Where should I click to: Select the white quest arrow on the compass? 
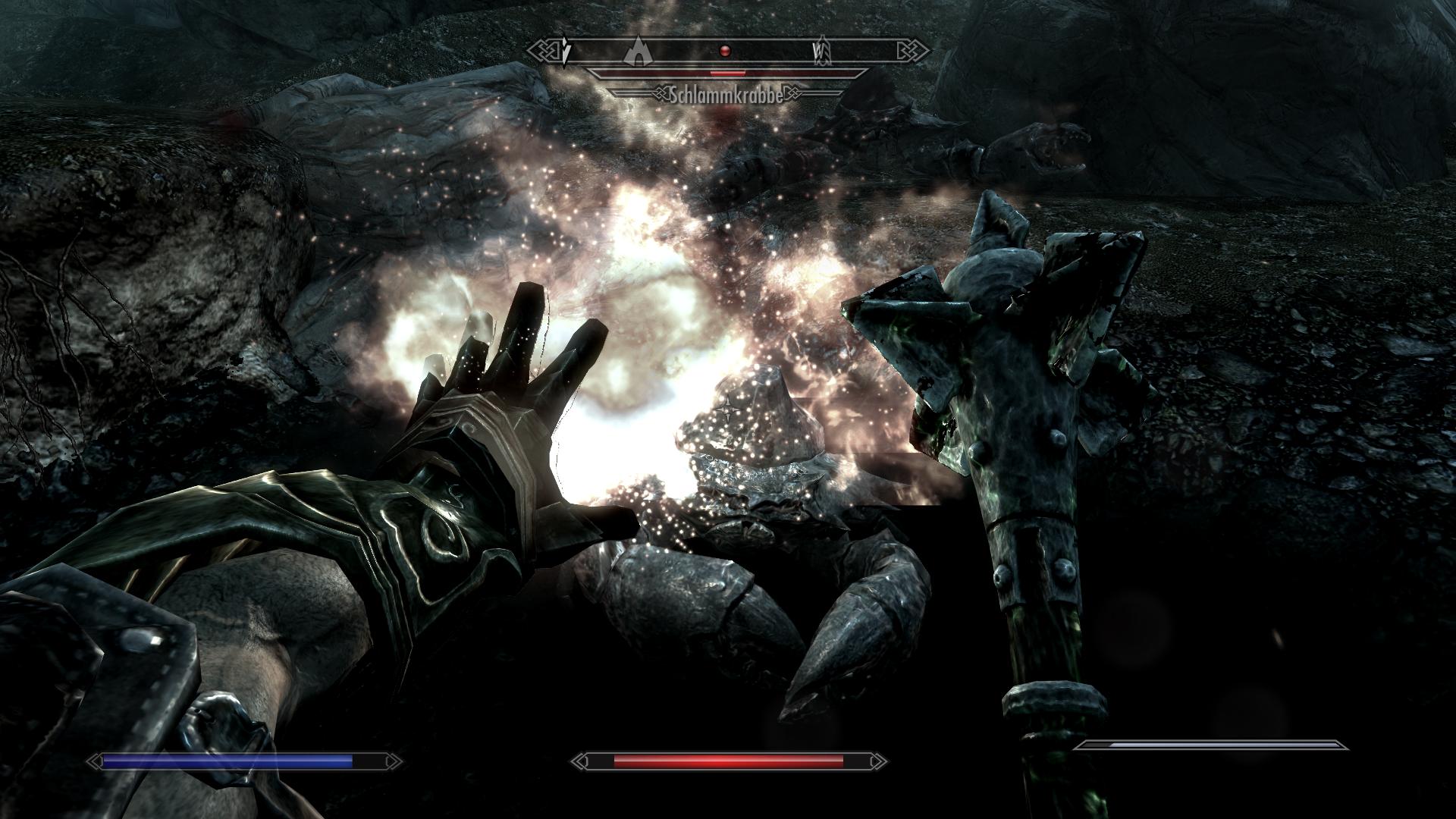coord(566,52)
